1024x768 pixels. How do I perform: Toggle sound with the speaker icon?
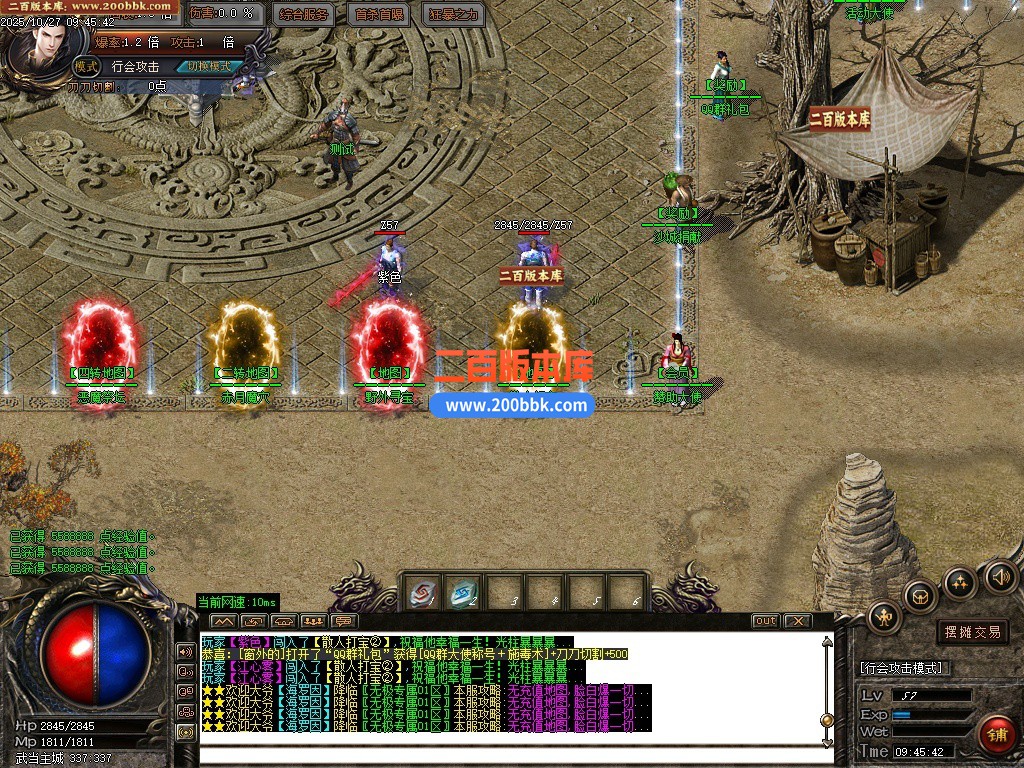[x=1000, y=576]
